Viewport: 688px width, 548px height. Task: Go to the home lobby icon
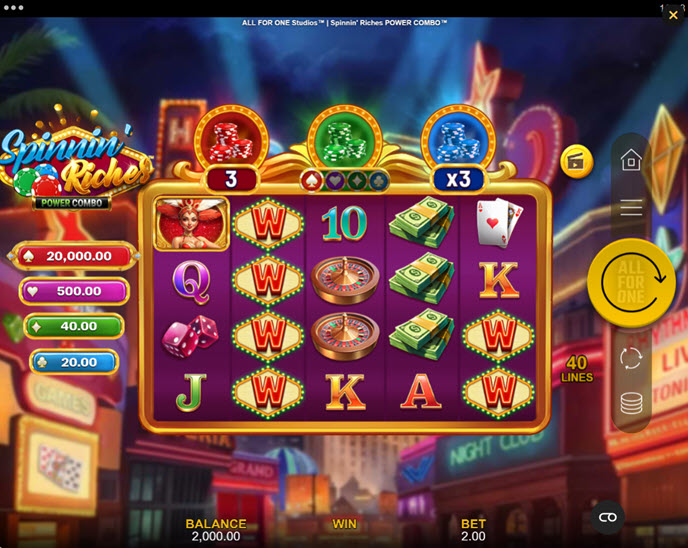631,160
